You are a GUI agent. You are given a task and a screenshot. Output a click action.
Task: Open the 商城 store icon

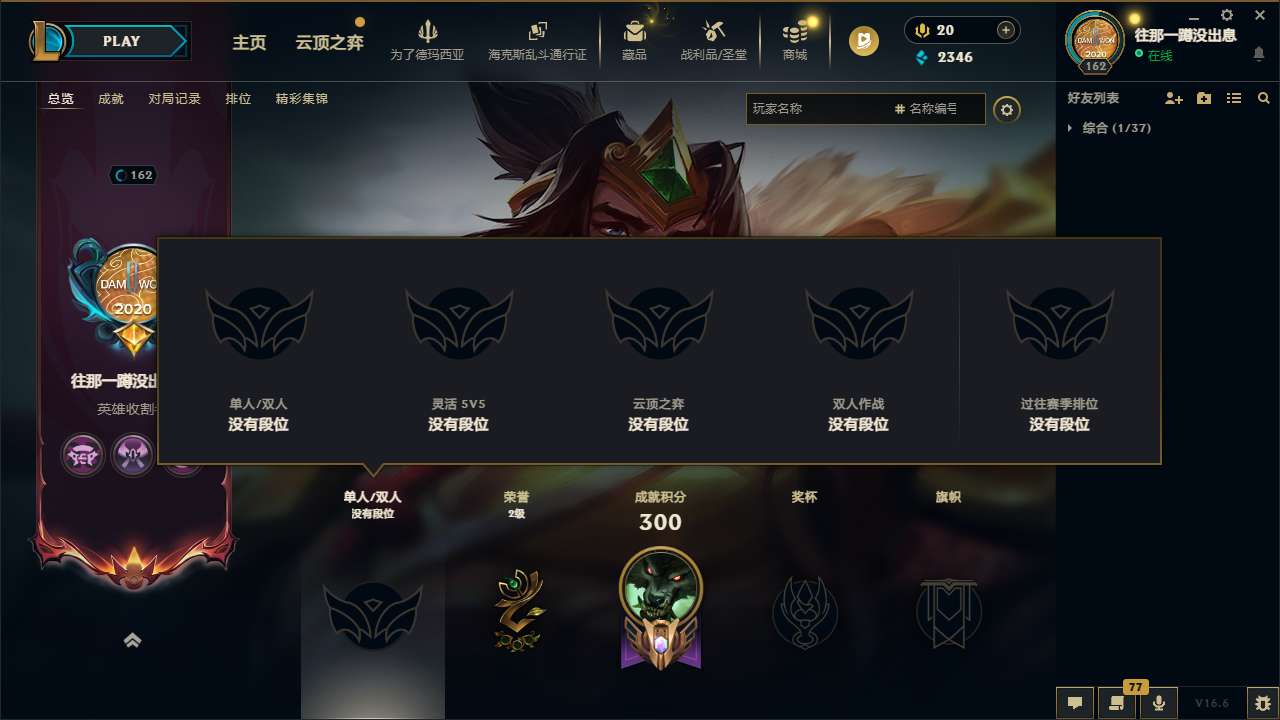point(794,40)
